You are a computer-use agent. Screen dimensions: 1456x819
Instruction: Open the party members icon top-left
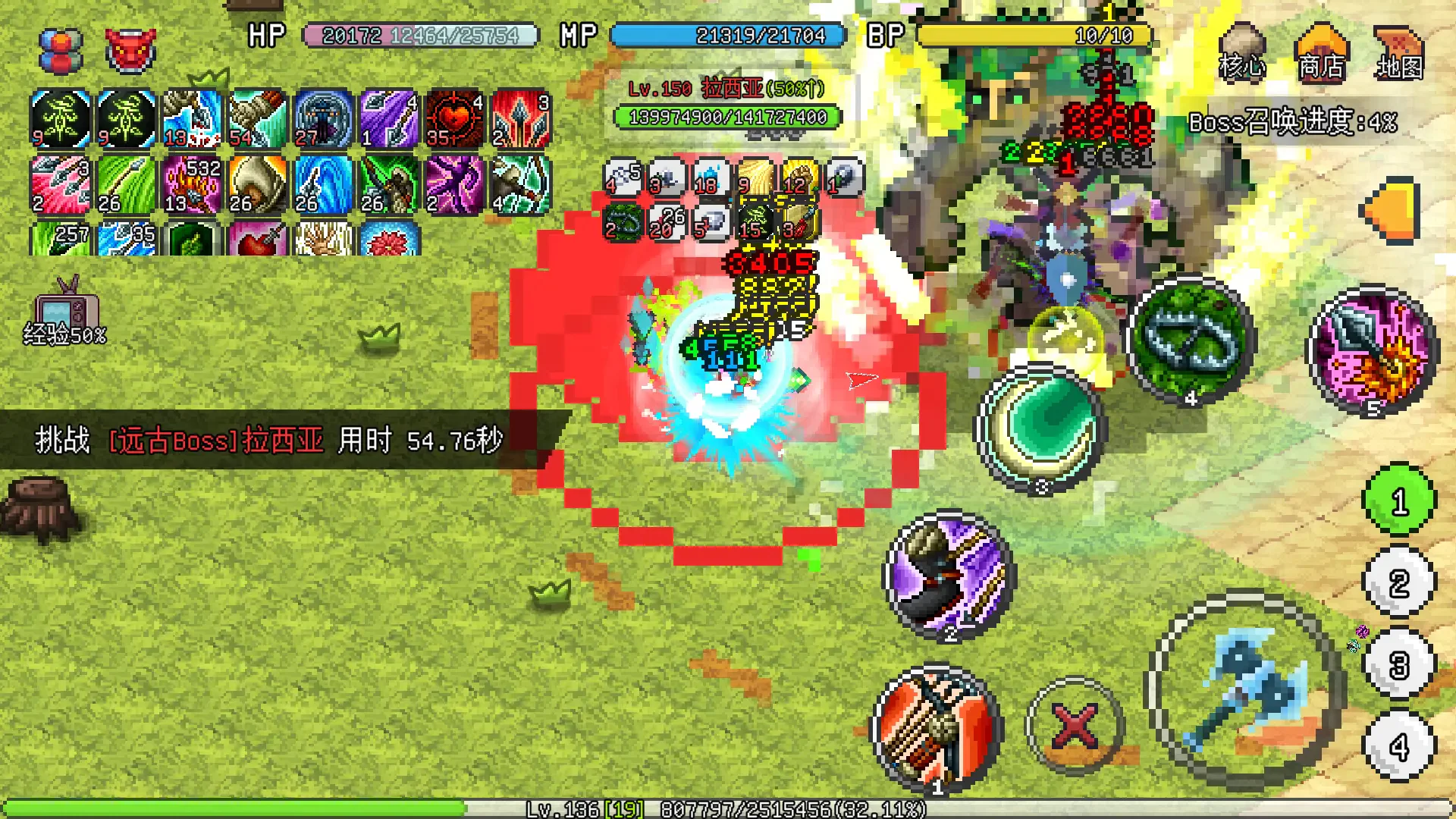(x=59, y=49)
